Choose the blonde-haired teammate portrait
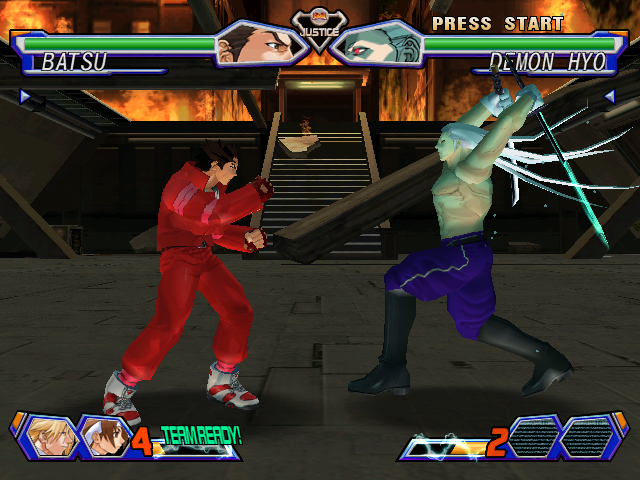The width and height of the screenshot is (640, 480). pyautogui.click(x=46, y=436)
